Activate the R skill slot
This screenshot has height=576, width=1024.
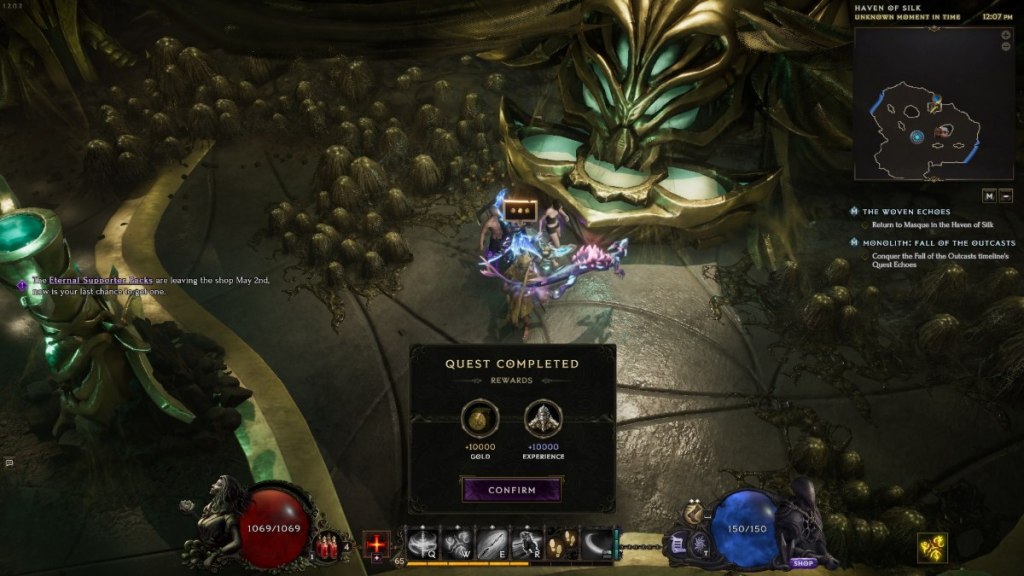pos(526,545)
